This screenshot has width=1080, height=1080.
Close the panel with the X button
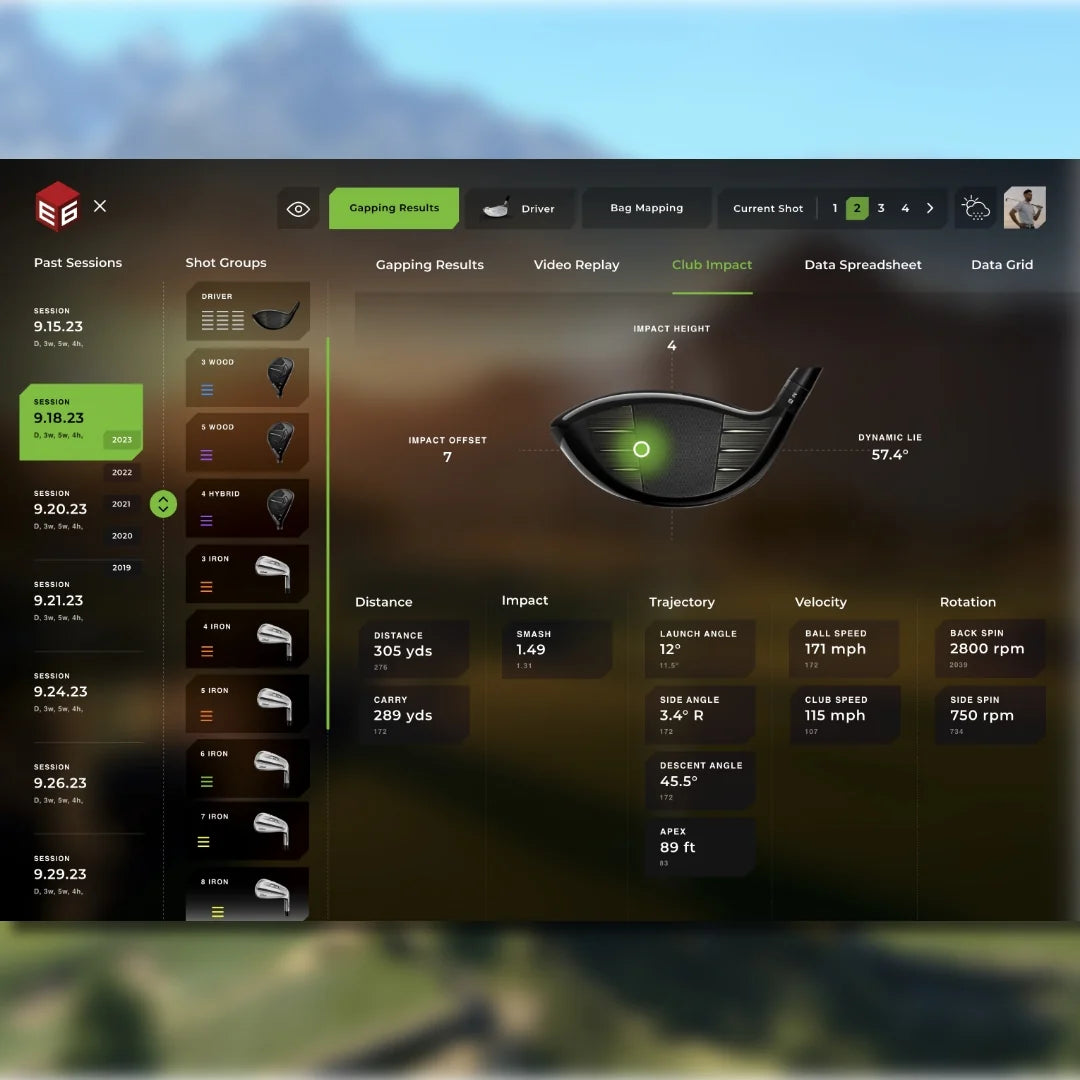tap(100, 206)
